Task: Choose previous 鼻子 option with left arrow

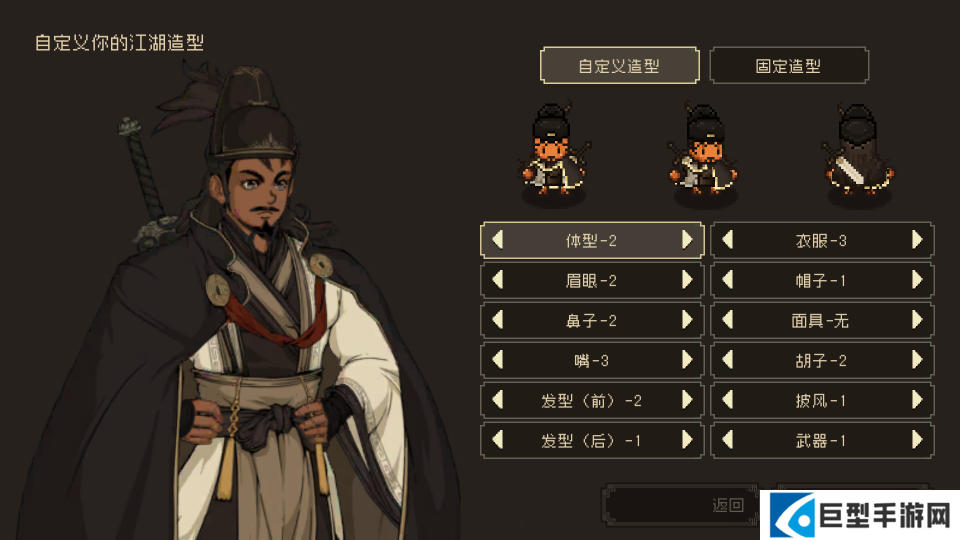Action: pos(497,320)
